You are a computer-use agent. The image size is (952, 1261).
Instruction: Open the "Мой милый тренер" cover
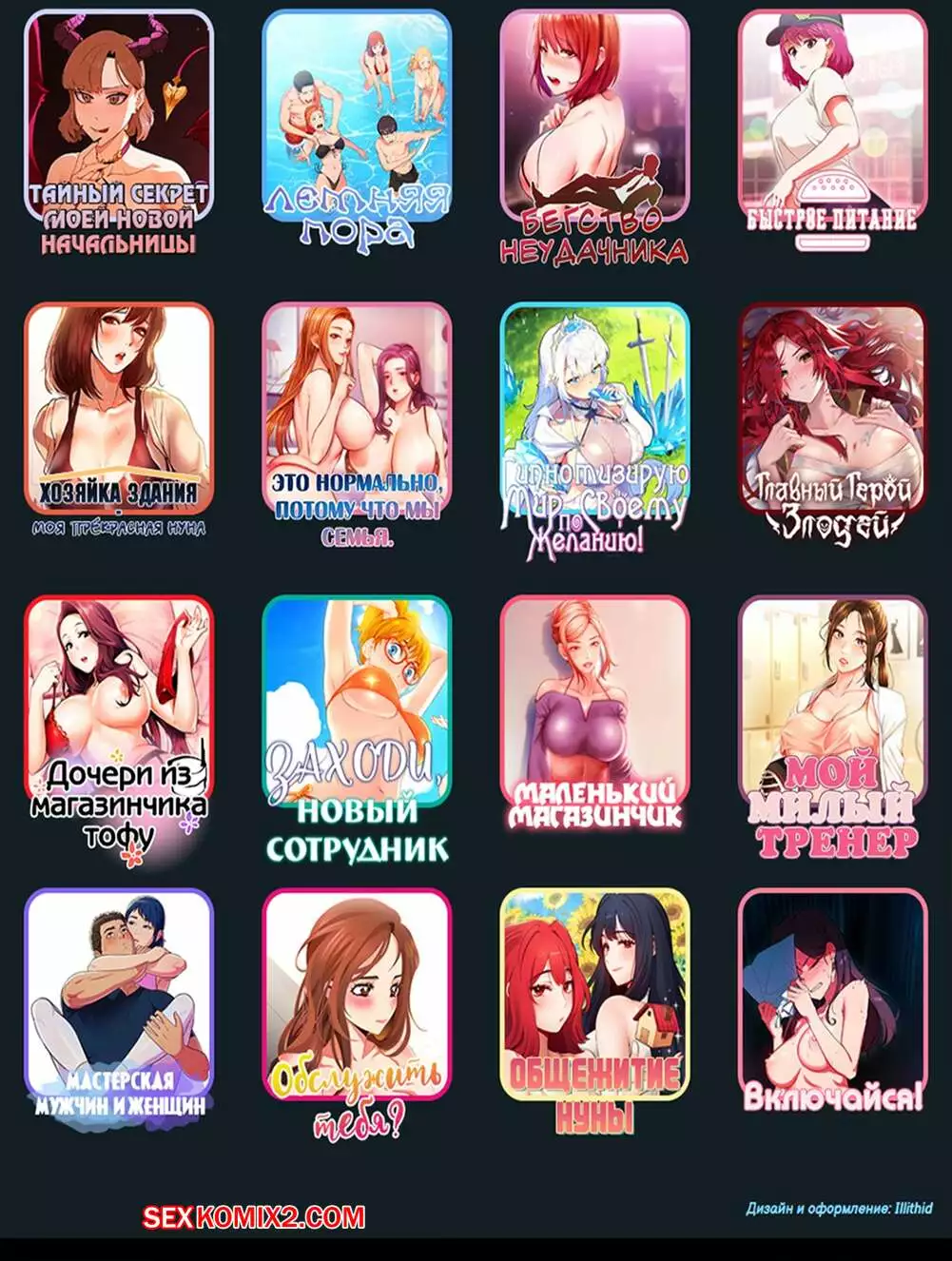click(x=832, y=704)
